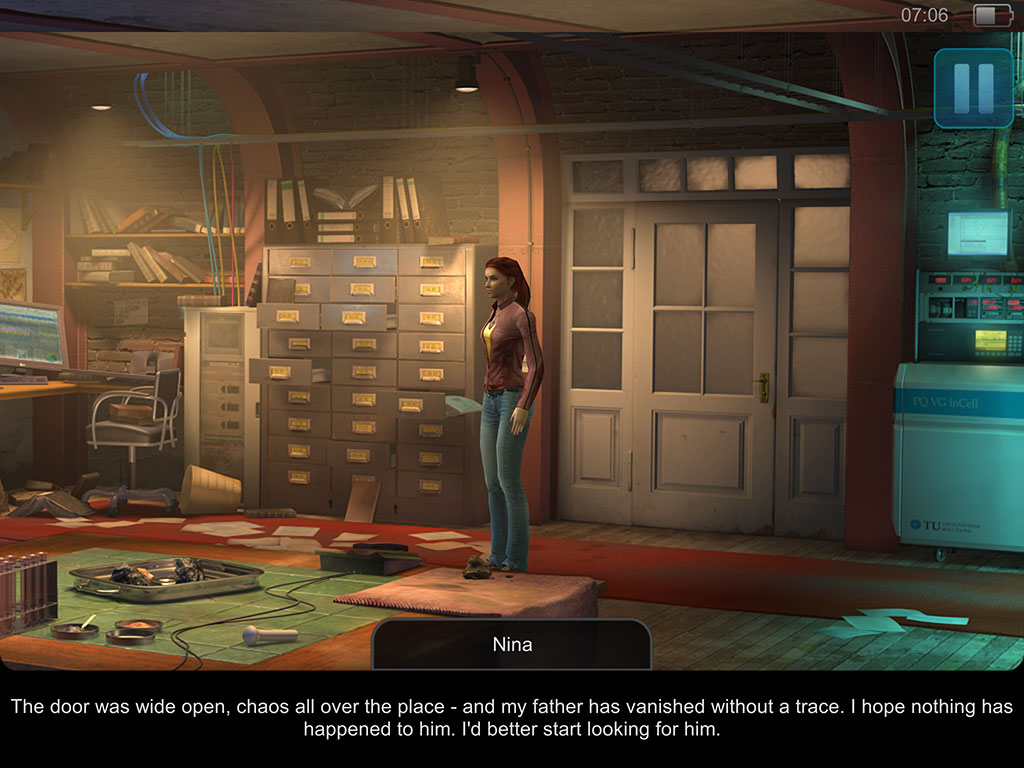Image resolution: width=1024 pixels, height=768 pixels.
Task: Pause the game with the pause button
Action: coord(973,88)
